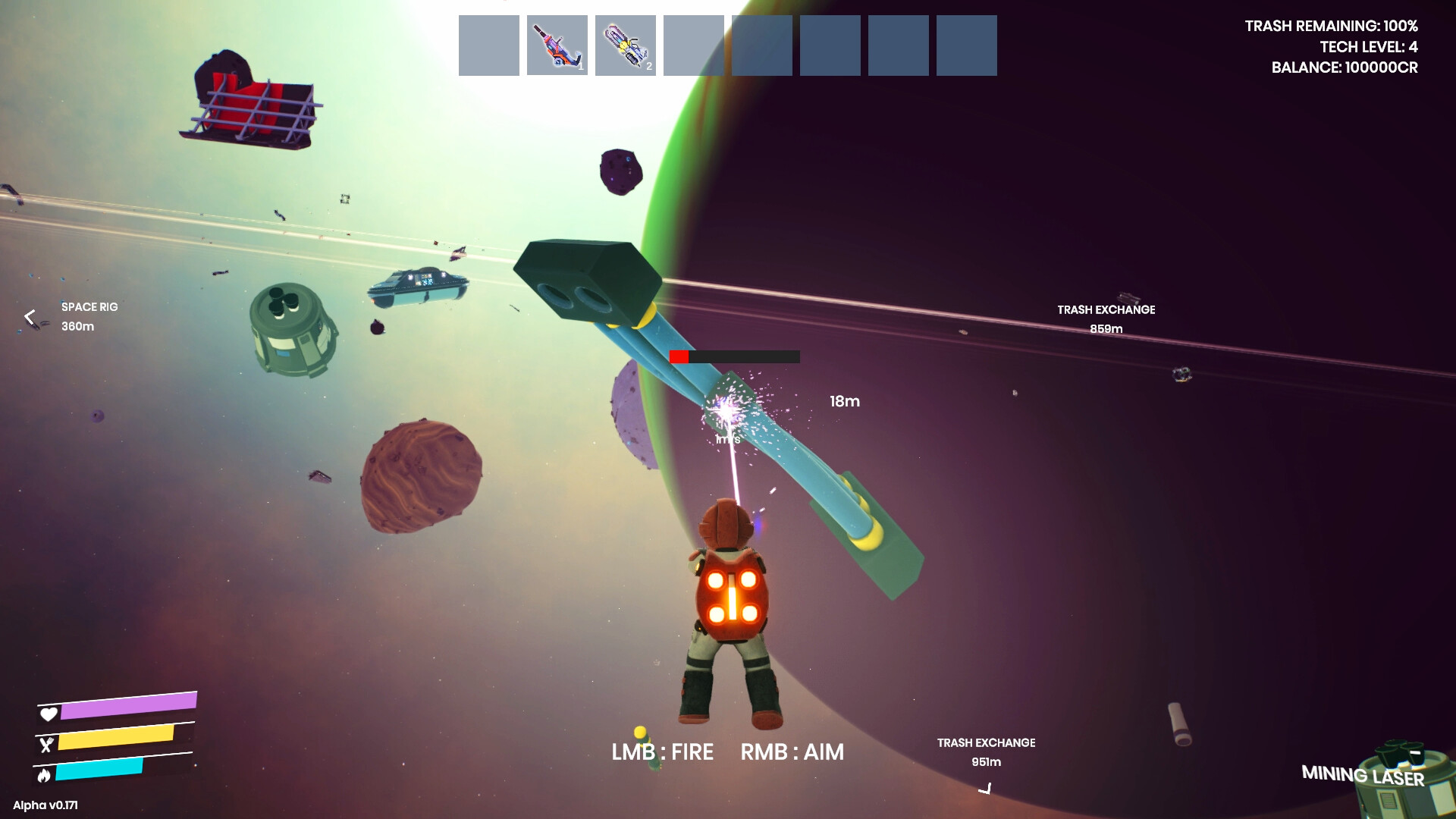This screenshot has height=819, width=1456.
Task: Click the rightmost hotbar slot to expand selection
Action: 967,45
